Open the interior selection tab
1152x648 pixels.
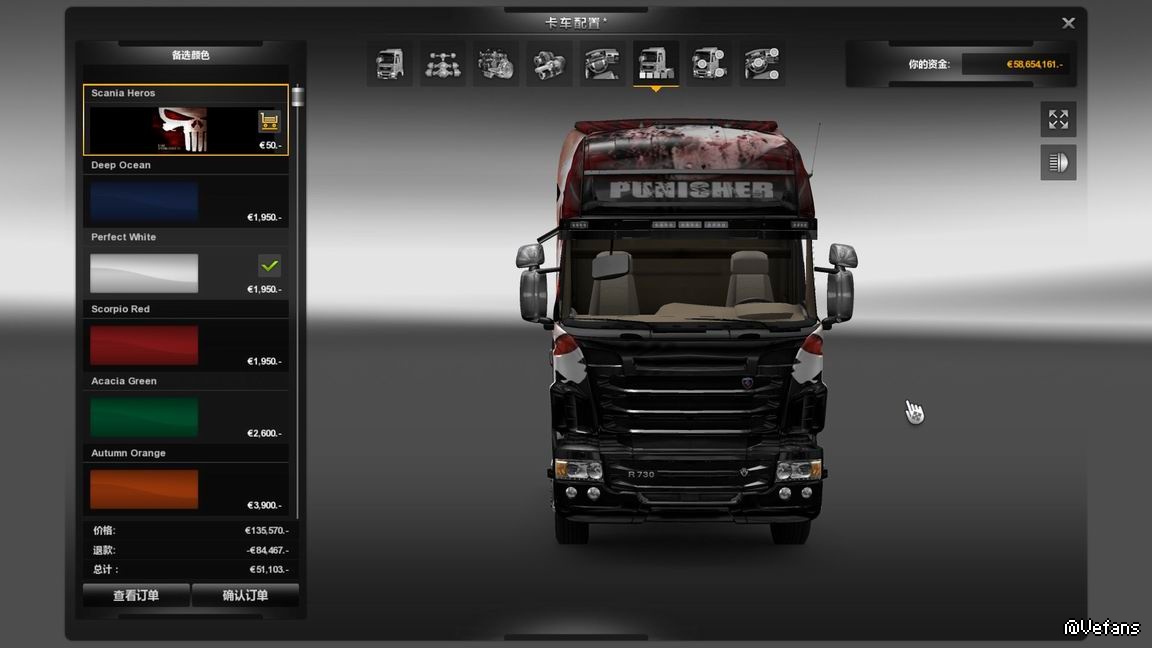602,64
